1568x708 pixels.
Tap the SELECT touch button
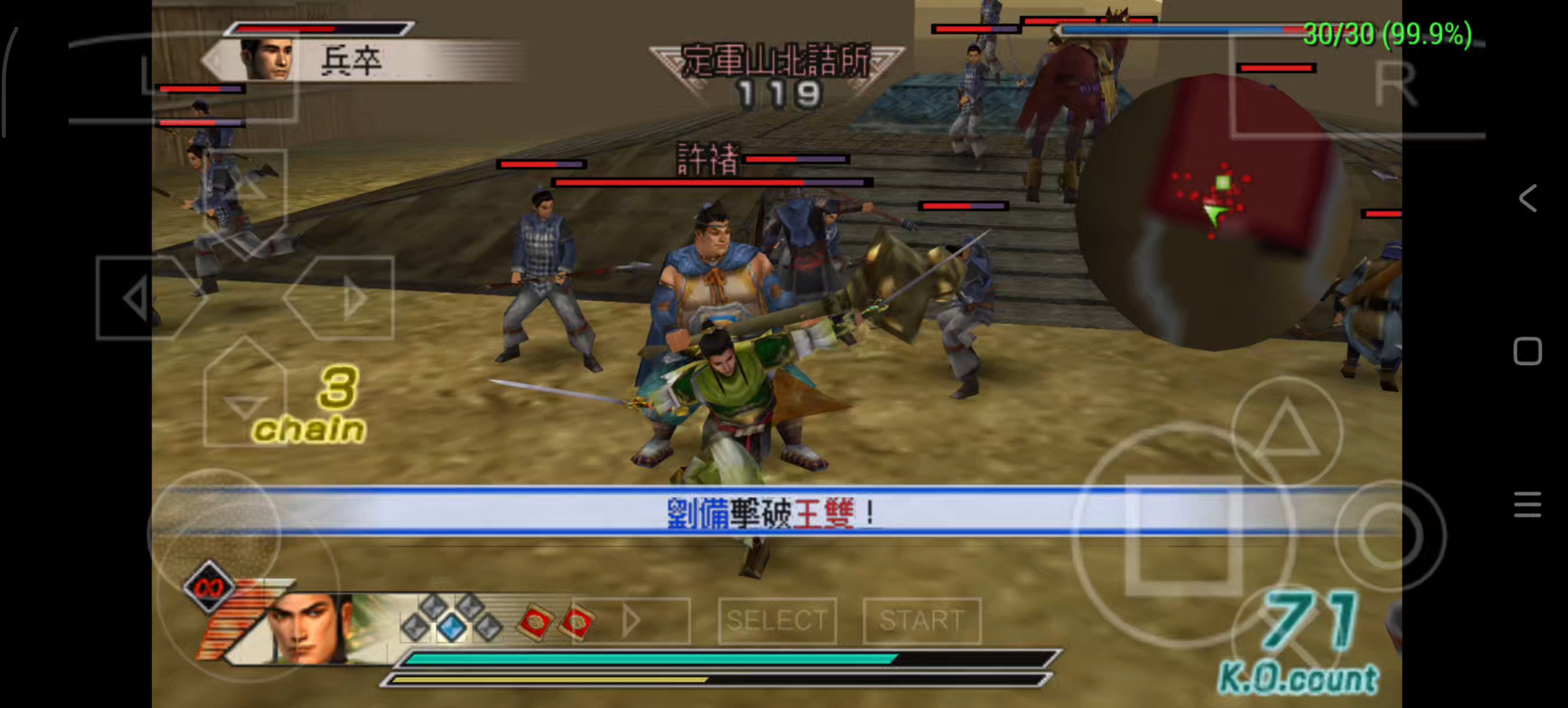point(777,620)
